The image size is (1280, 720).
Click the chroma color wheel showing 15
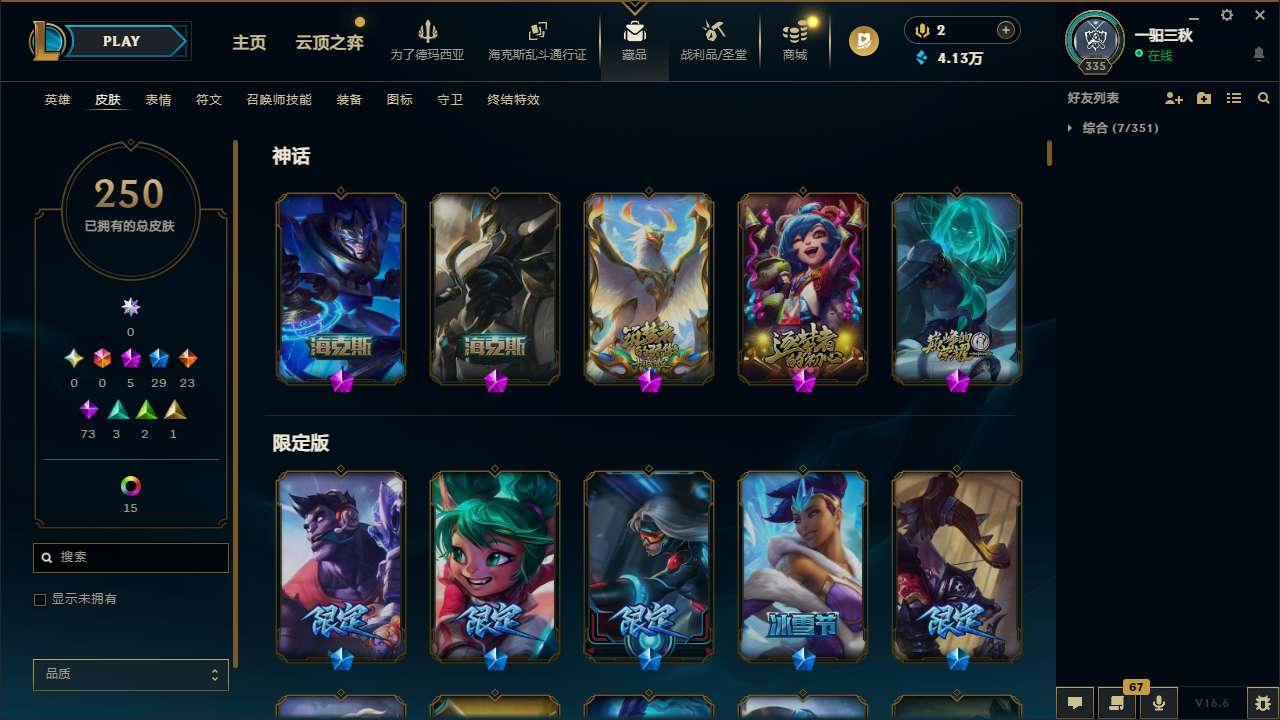point(130,487)
